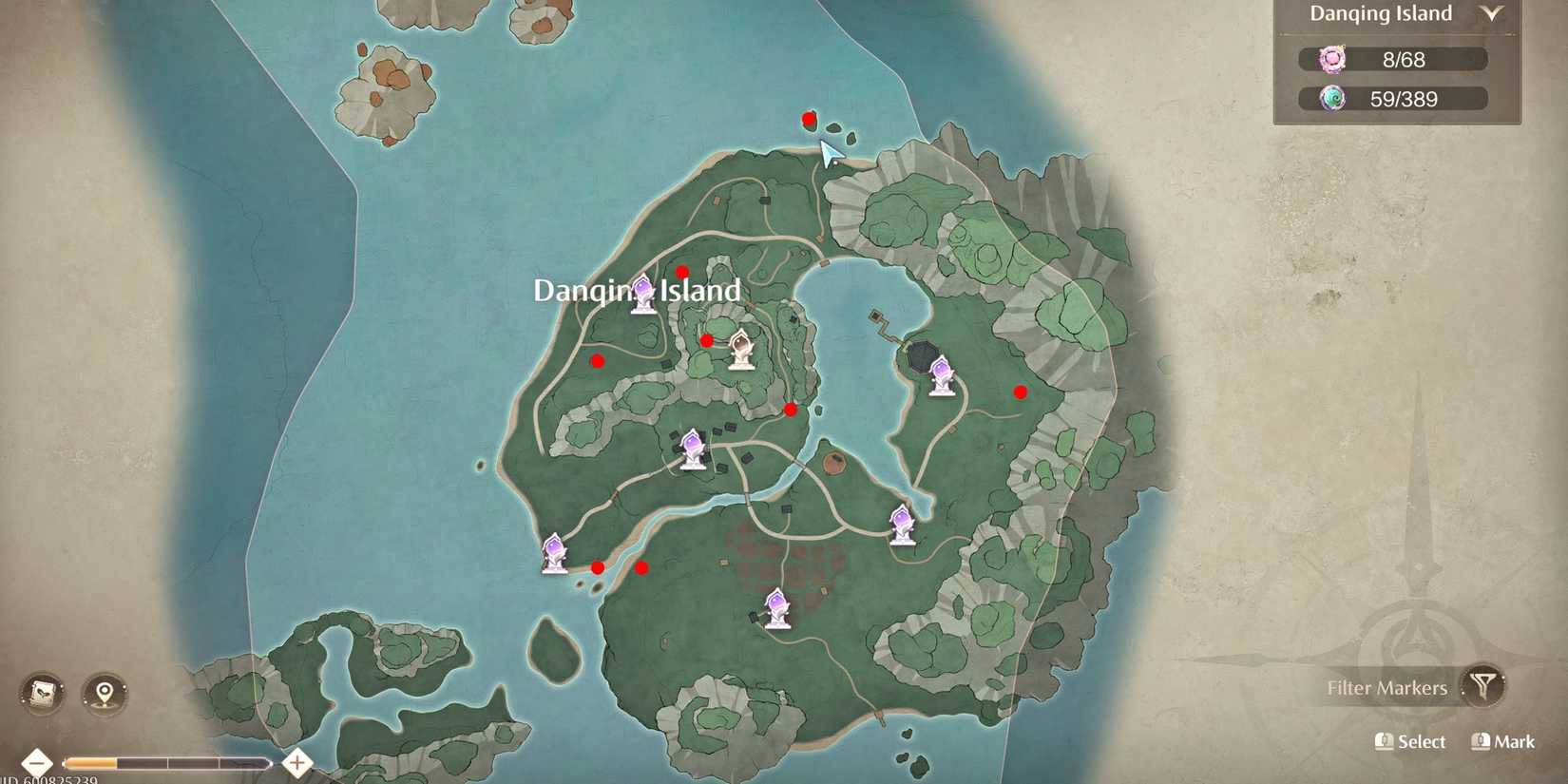Click the location pin icon bottom left
Screen dimensions: 1568x784
pyautogui.click(x=103, y=694)
